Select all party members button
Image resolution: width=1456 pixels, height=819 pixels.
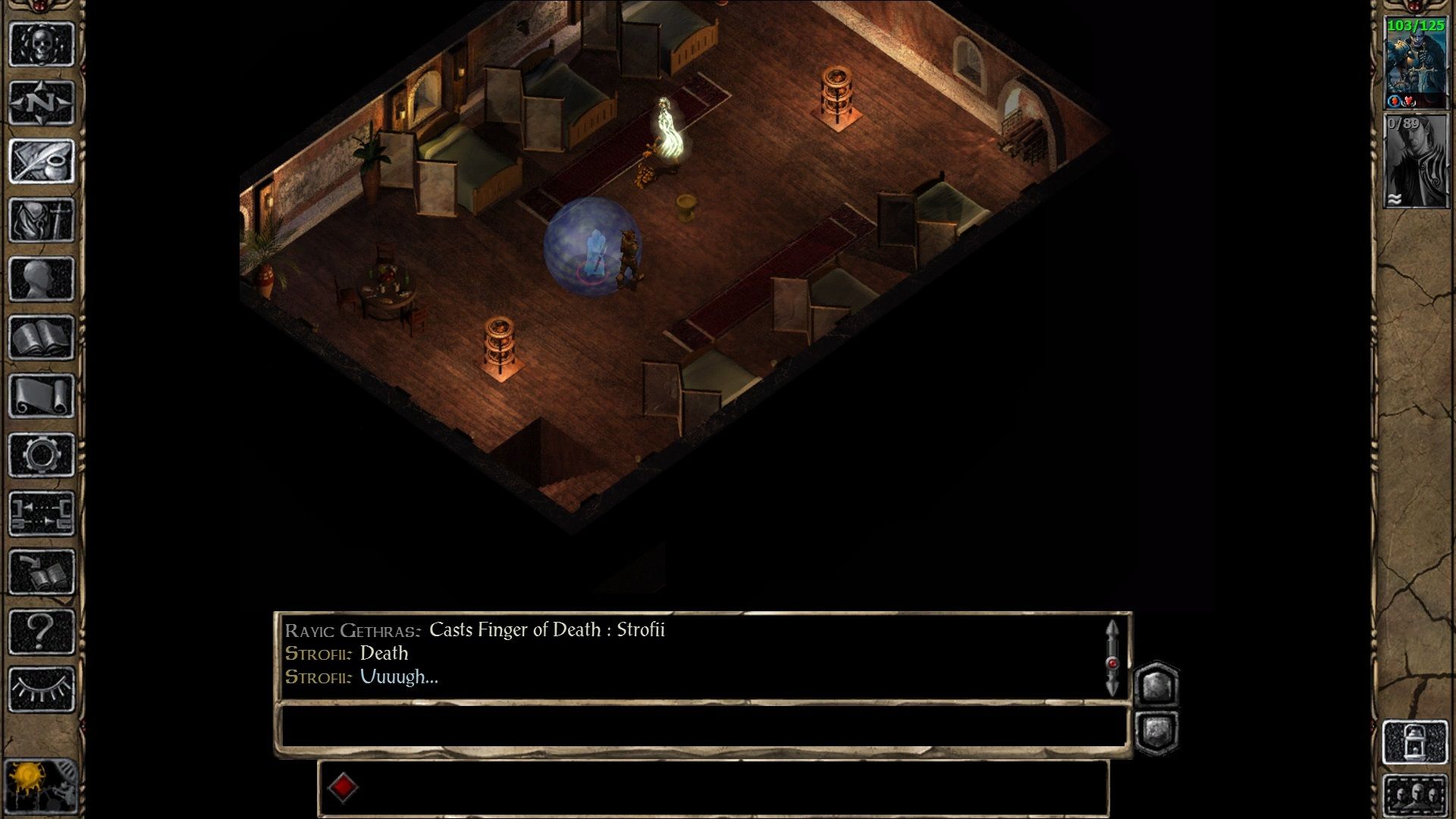(1415, 795)
